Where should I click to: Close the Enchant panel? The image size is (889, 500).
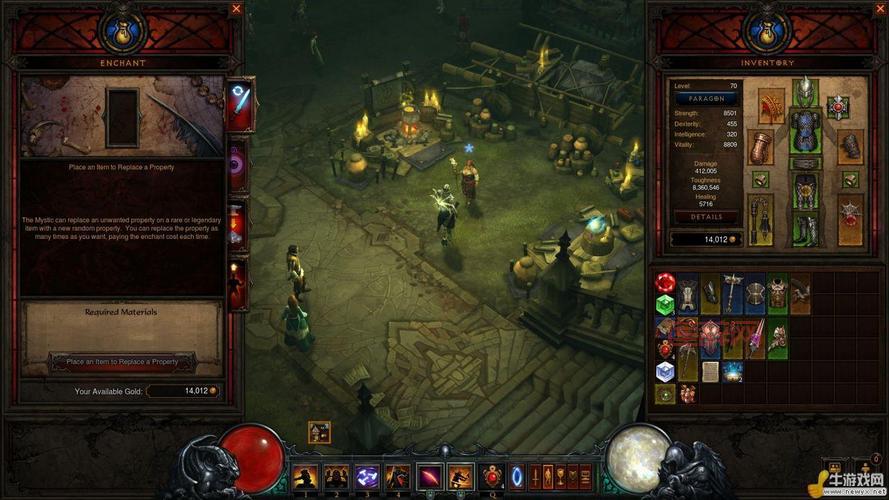tap(237, 9)
